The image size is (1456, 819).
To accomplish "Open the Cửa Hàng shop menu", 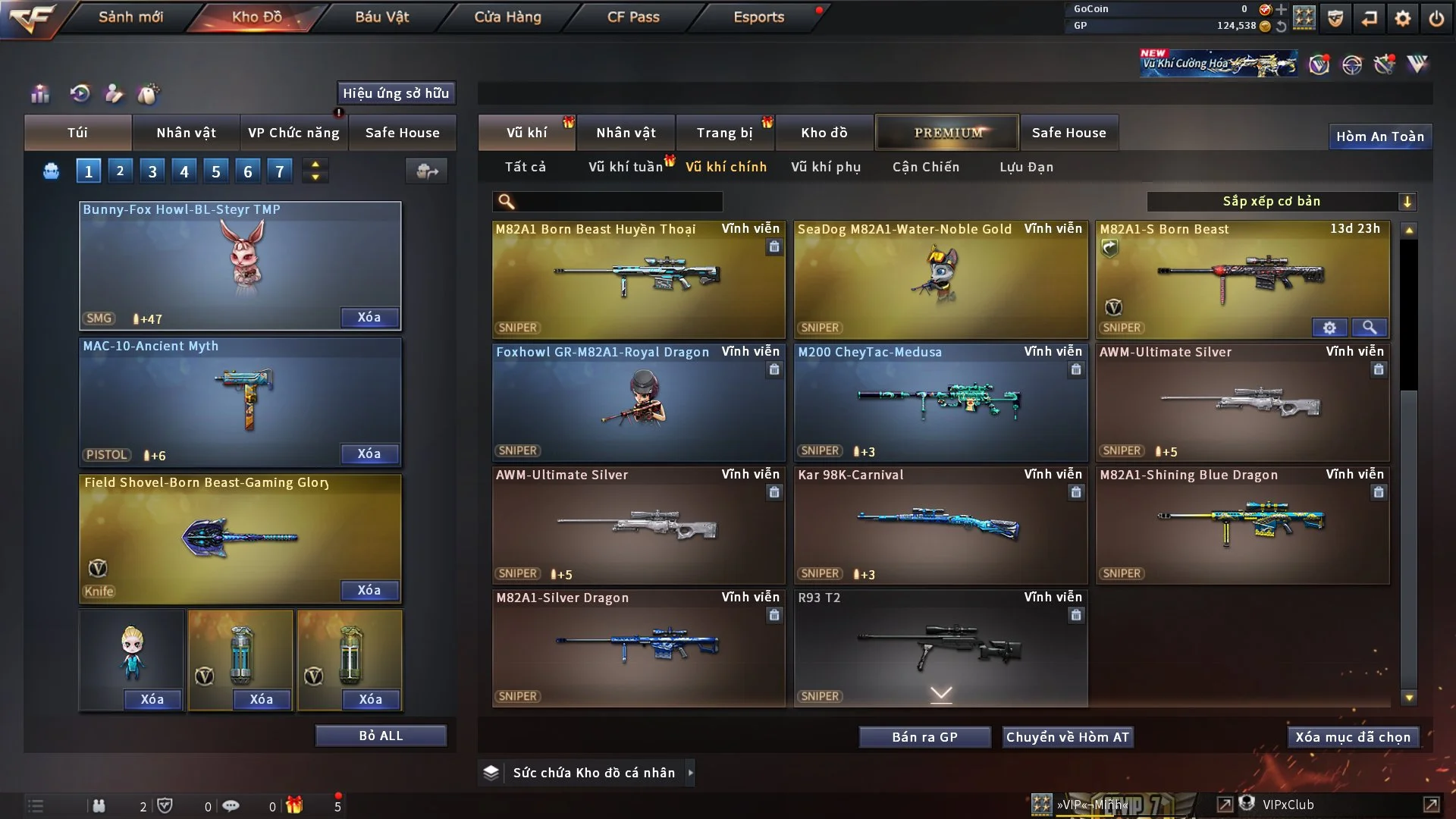I will tap(507, 17).
